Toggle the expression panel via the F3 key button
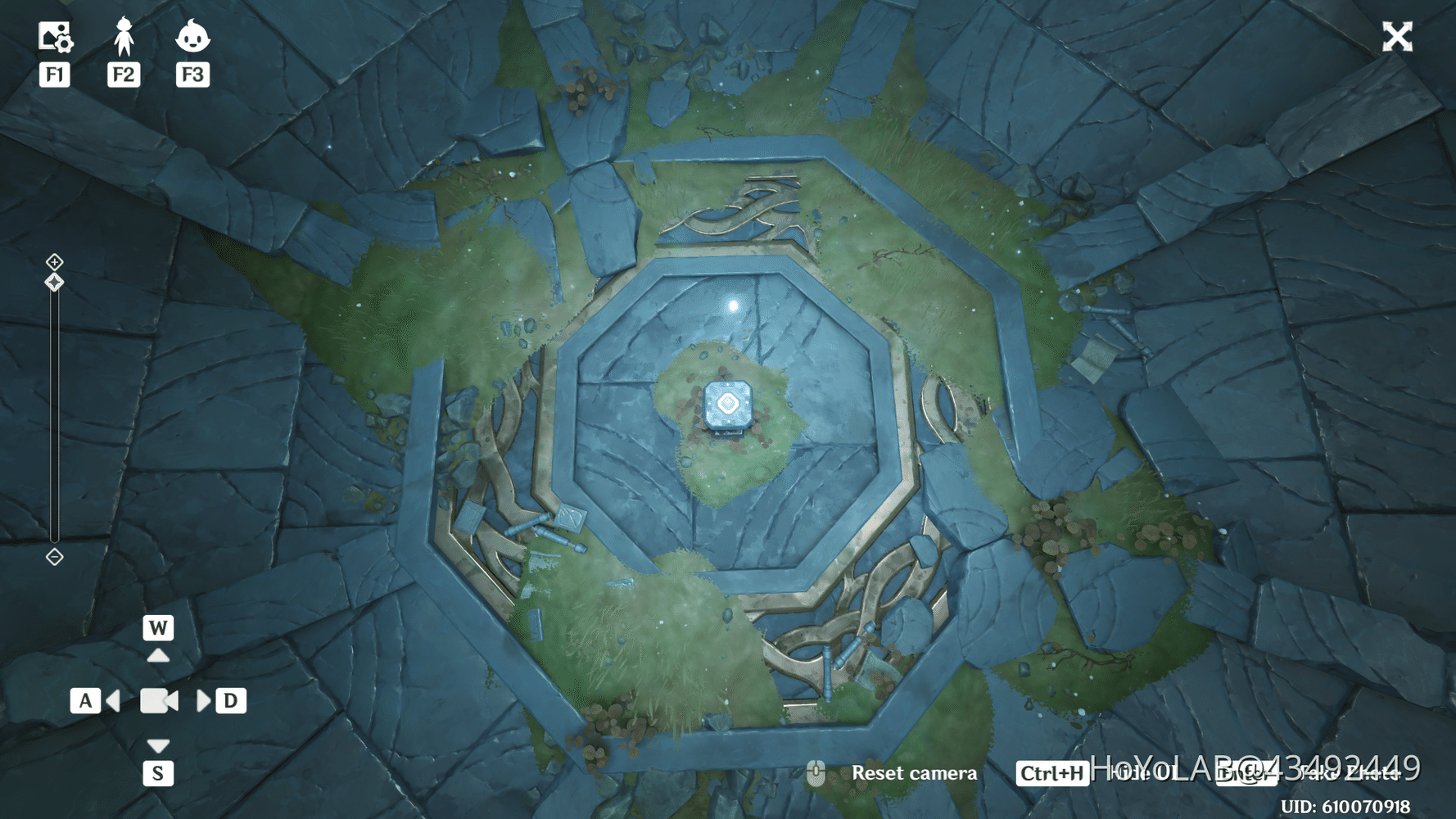Viewport: 1456px width, 819px height. tap(192, 75)
